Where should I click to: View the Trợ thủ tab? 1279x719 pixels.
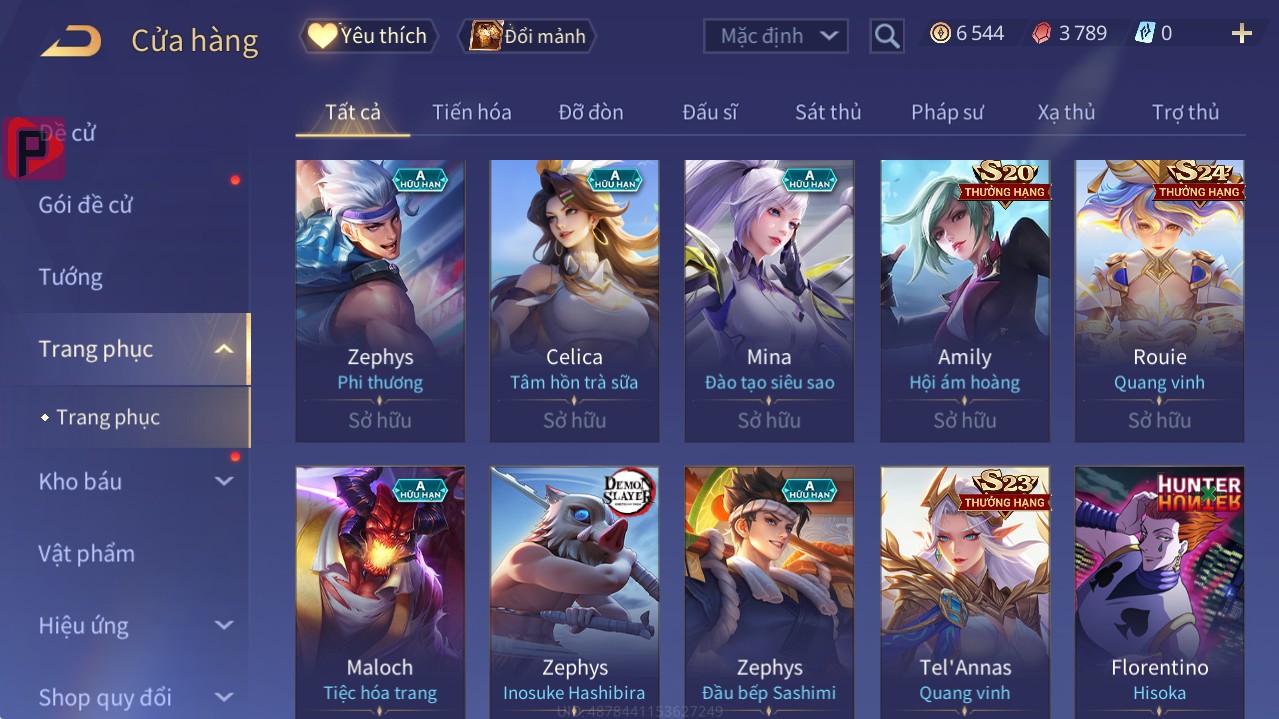[1185, 112]
